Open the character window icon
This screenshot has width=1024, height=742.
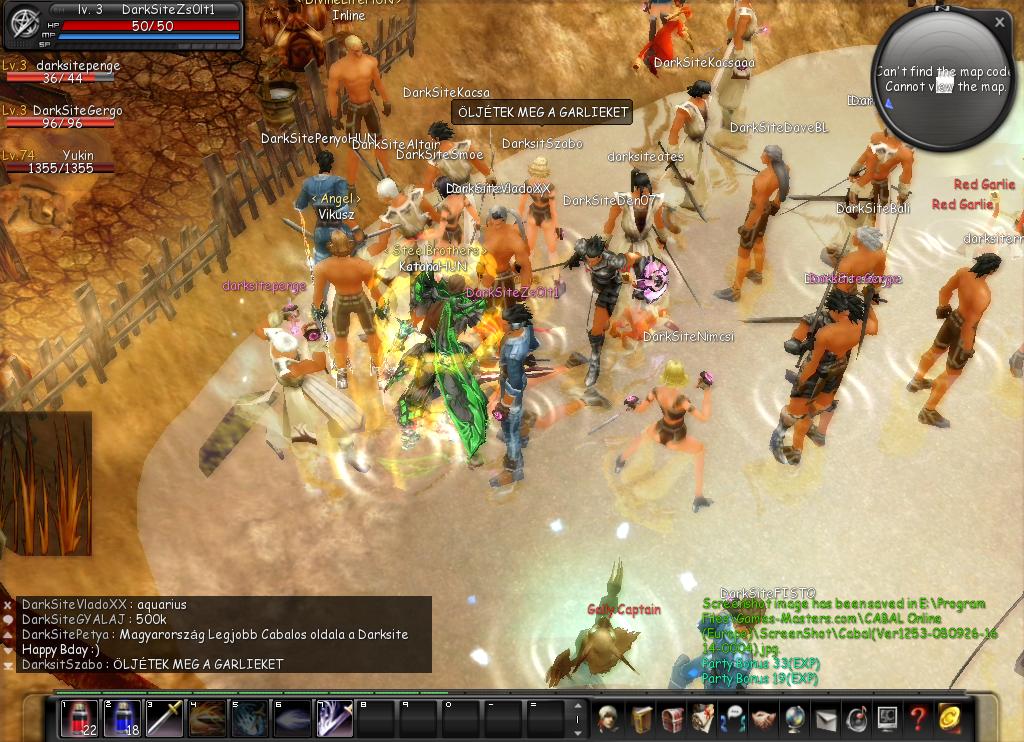[607, 718]
